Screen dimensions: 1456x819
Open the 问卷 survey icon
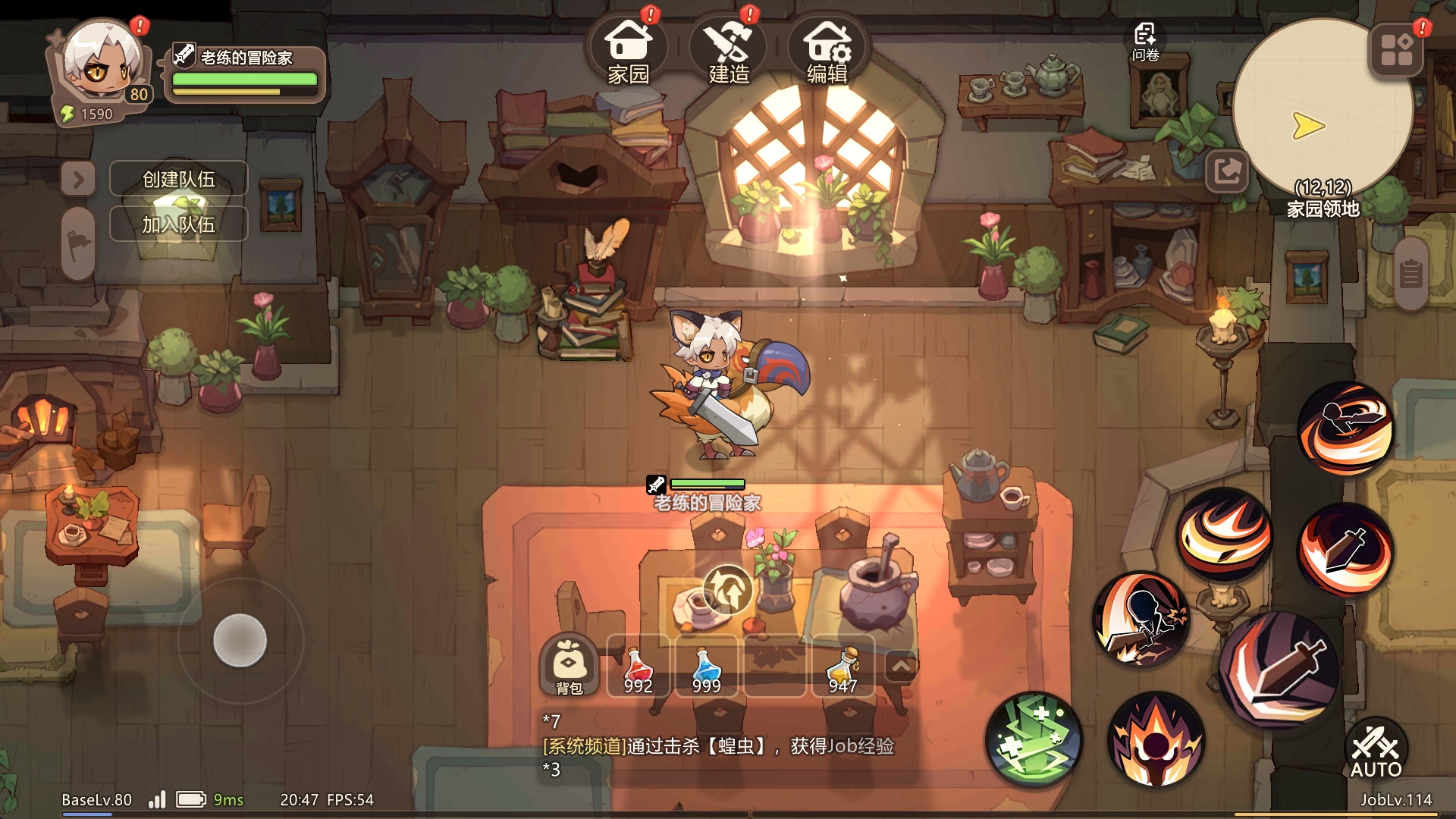[1145, 42]
